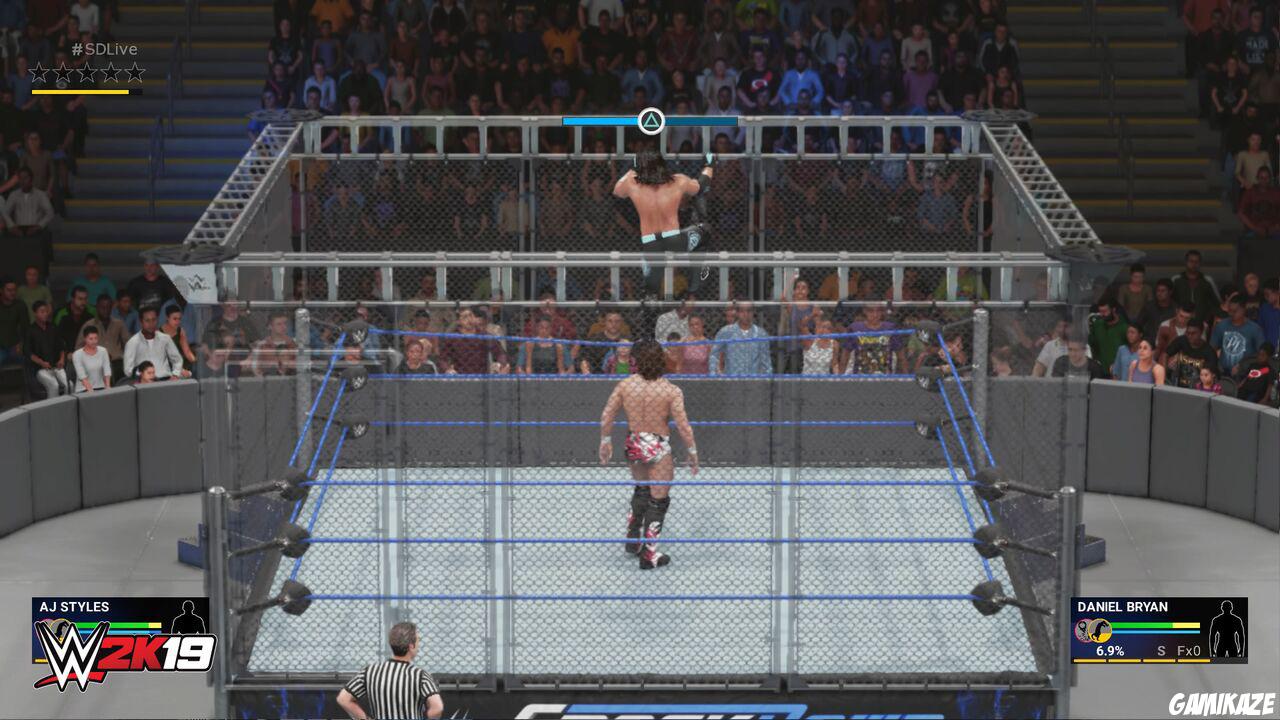Click the AJ STYLES name label
The height and width of the screenshot is (720, 1280).
[x=74, y=607]
